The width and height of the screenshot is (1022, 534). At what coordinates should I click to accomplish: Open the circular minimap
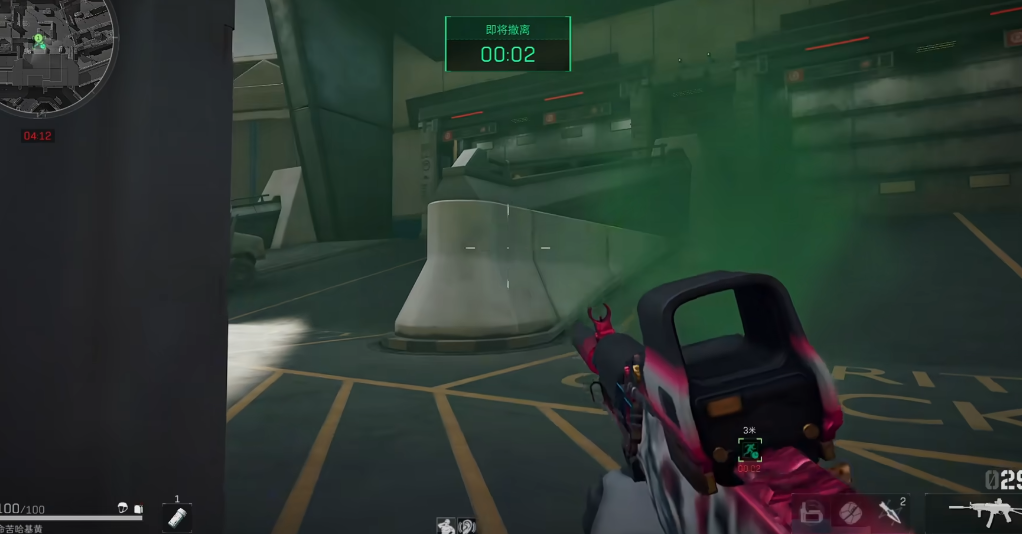pos(55,55)
